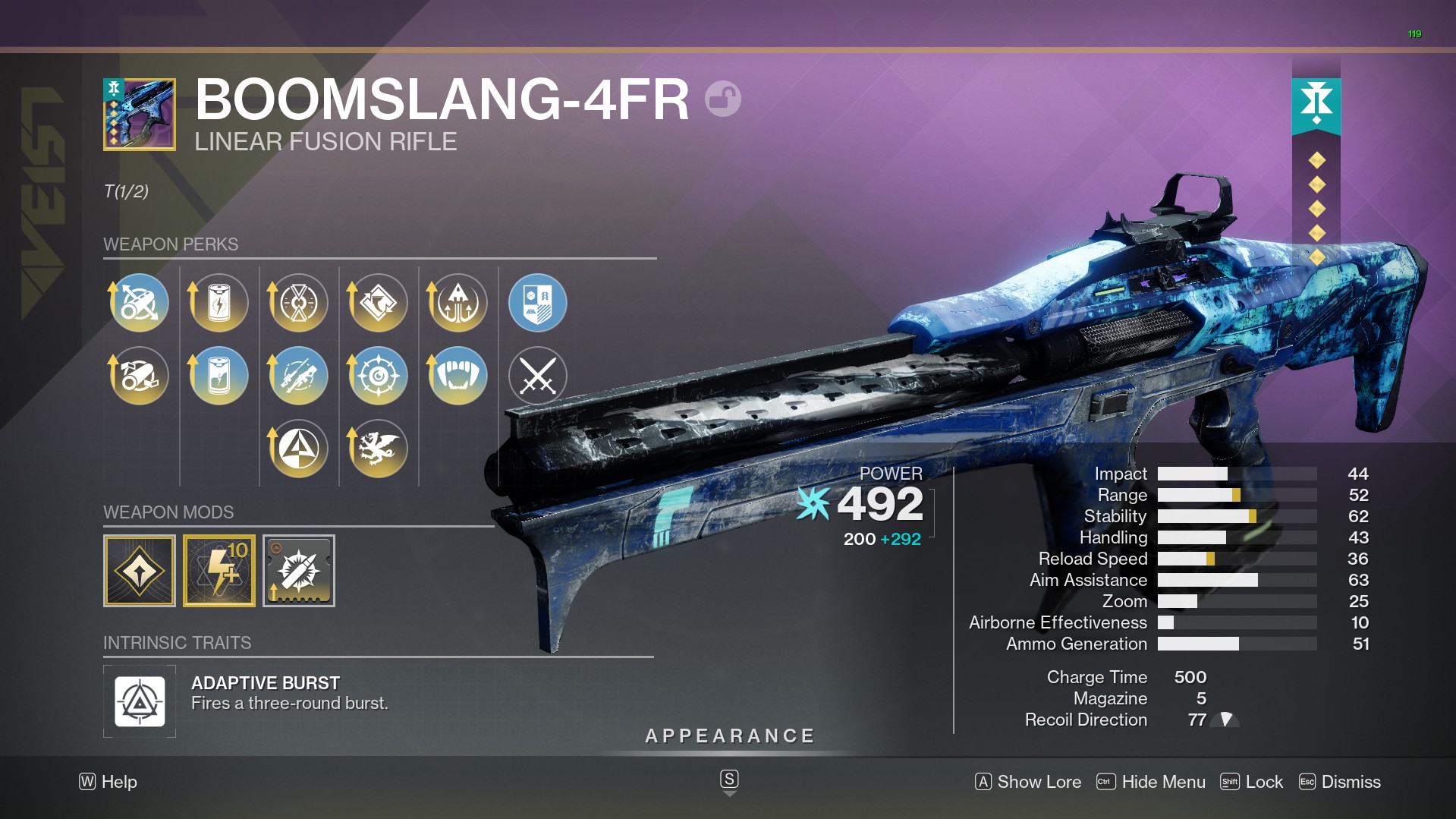Choose the dragon silhouette perk
This screenshot has height=819, width=1456.
378,449
